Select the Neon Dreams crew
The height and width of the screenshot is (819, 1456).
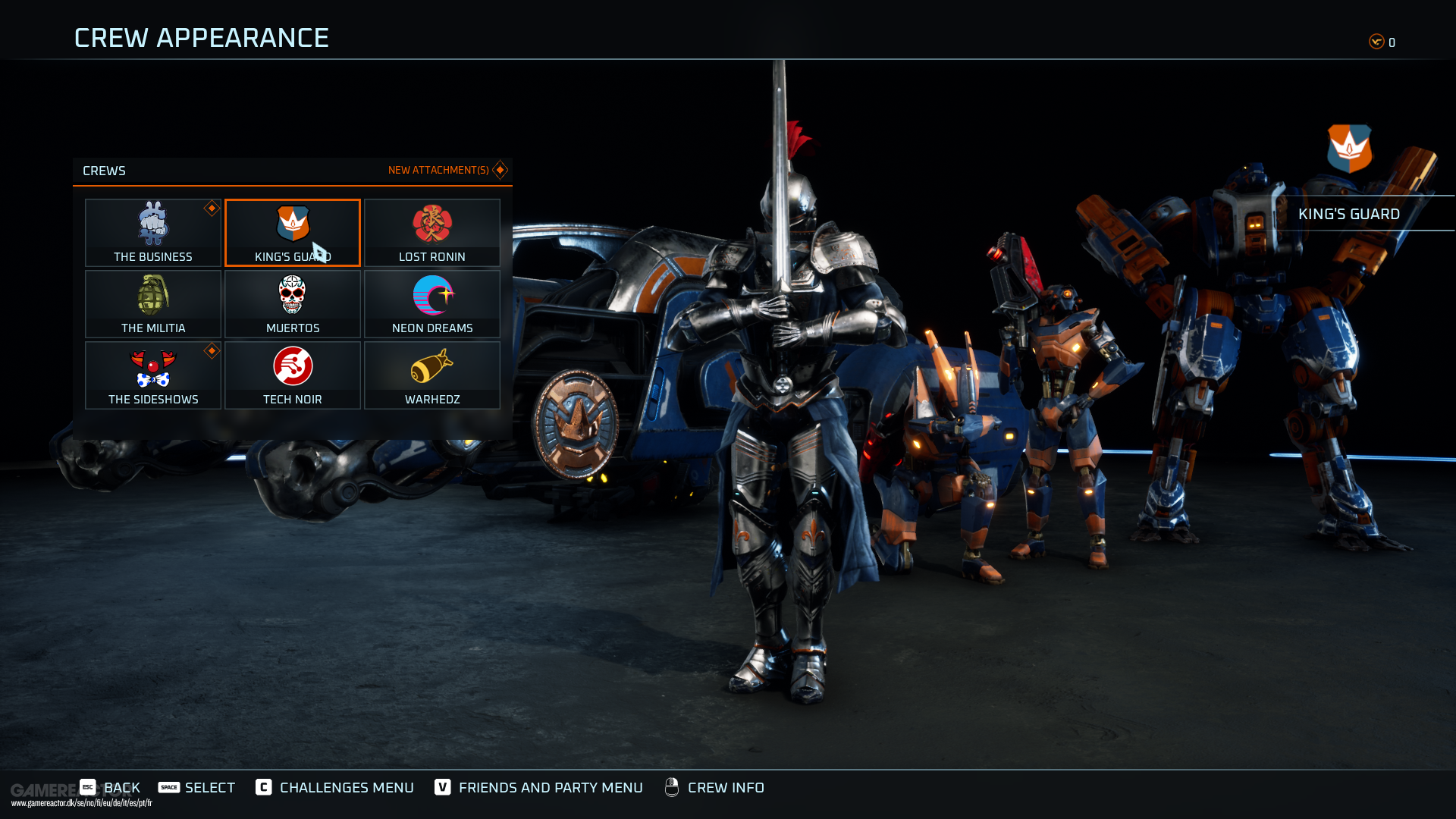pyautogui.click(x=432, y=303)
